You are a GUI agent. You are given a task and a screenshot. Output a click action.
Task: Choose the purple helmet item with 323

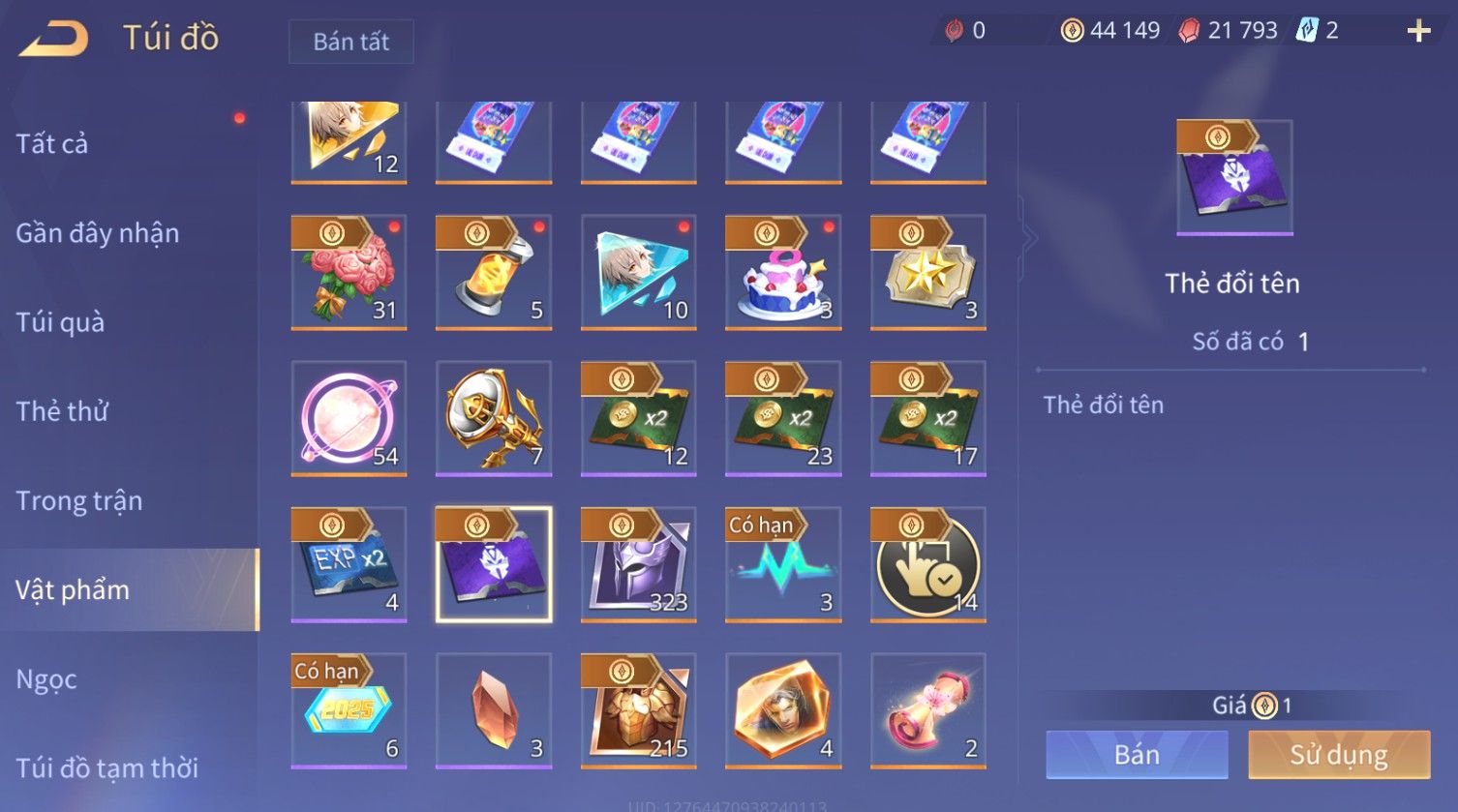coord(638,564)
